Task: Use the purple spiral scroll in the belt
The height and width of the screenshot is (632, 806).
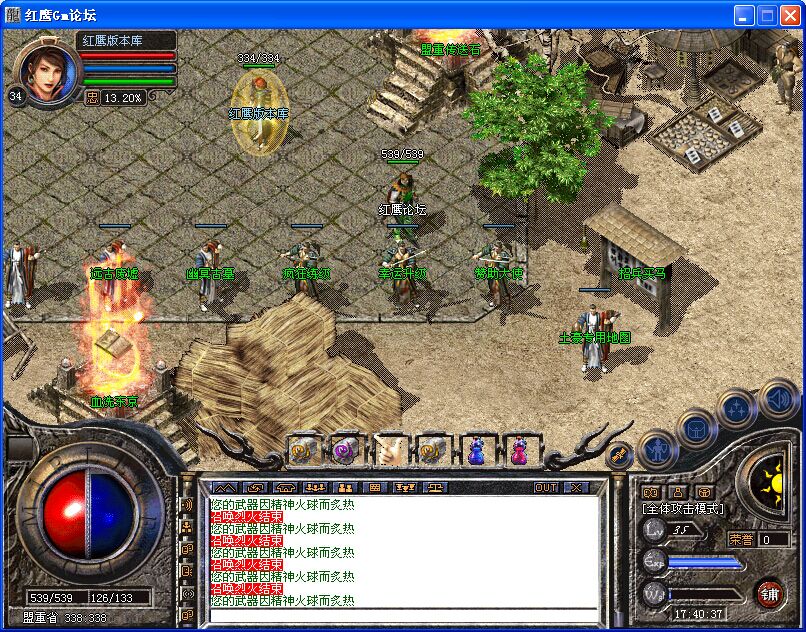Action: click(x=346, y=451)
